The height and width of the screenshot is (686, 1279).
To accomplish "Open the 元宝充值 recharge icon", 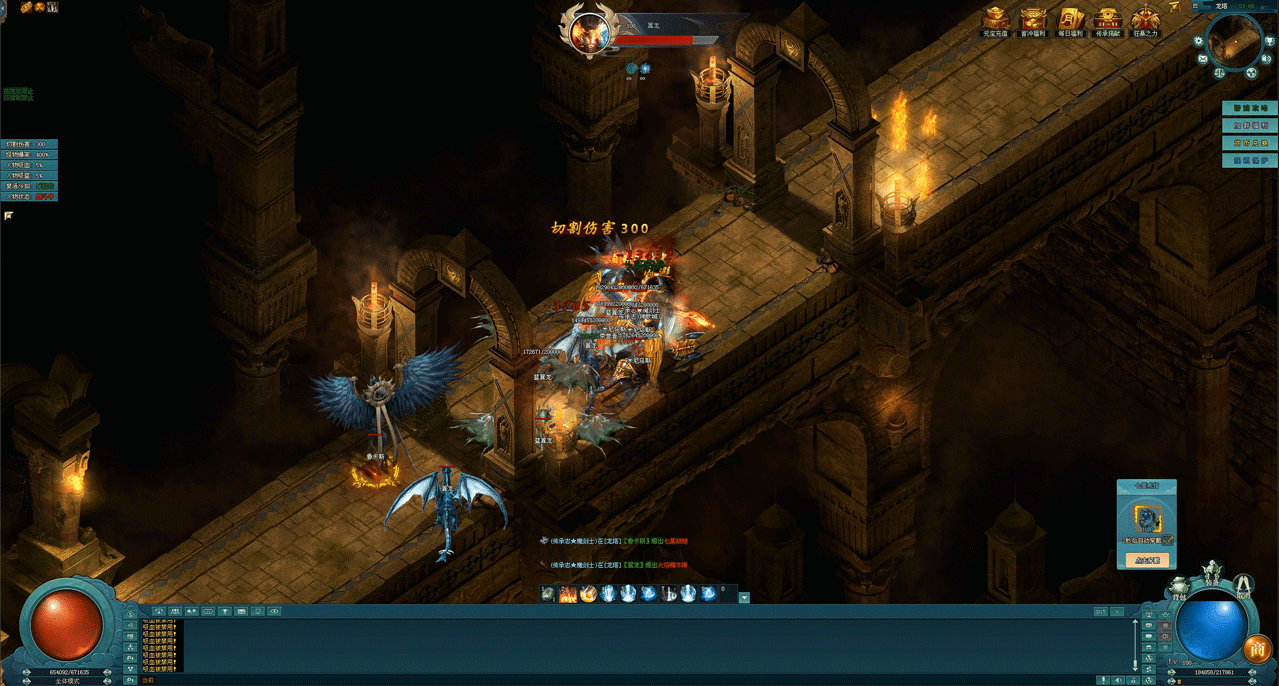I will pos(994,20).
